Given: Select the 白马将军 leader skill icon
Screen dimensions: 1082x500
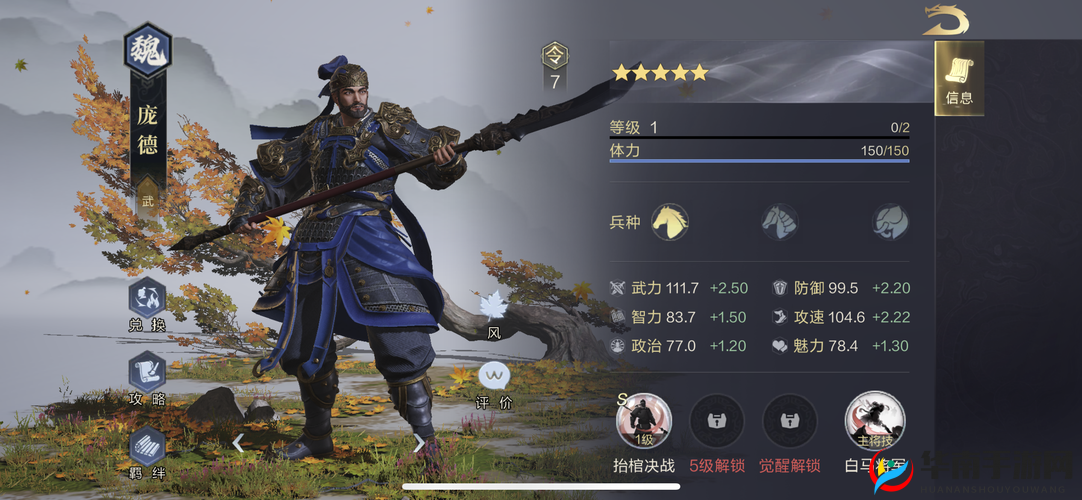Looking at the screenshot, I should pyautogui.click(x=875, y=420).
